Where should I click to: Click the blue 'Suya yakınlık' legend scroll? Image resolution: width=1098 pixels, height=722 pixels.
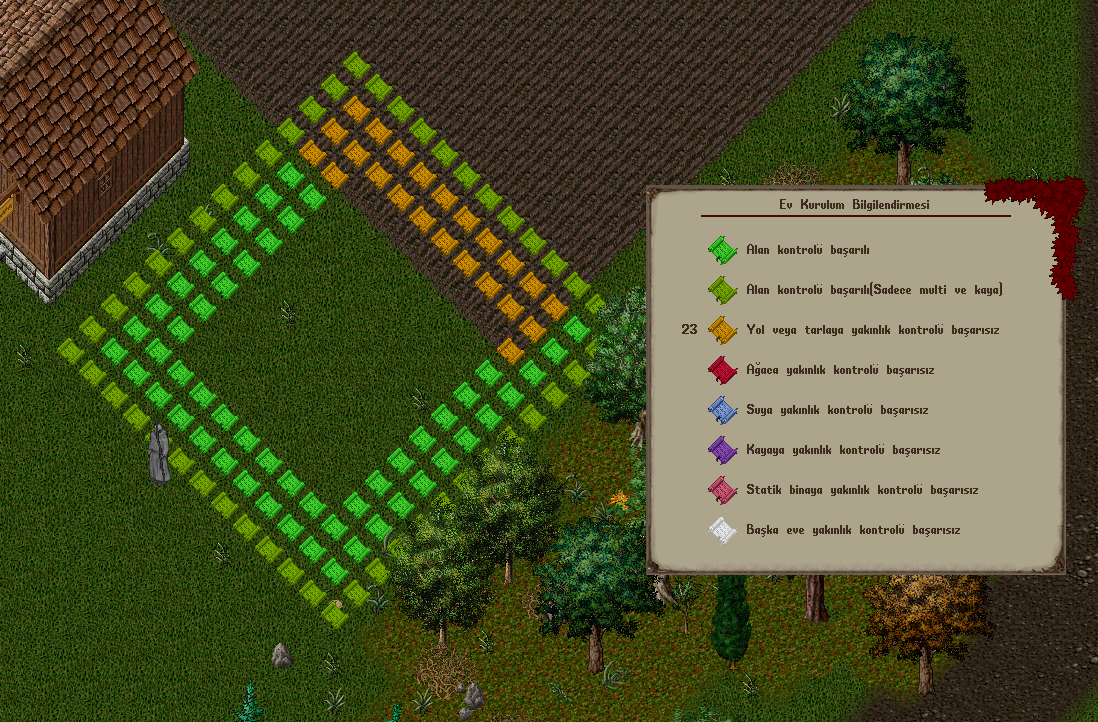click(722, 410)
